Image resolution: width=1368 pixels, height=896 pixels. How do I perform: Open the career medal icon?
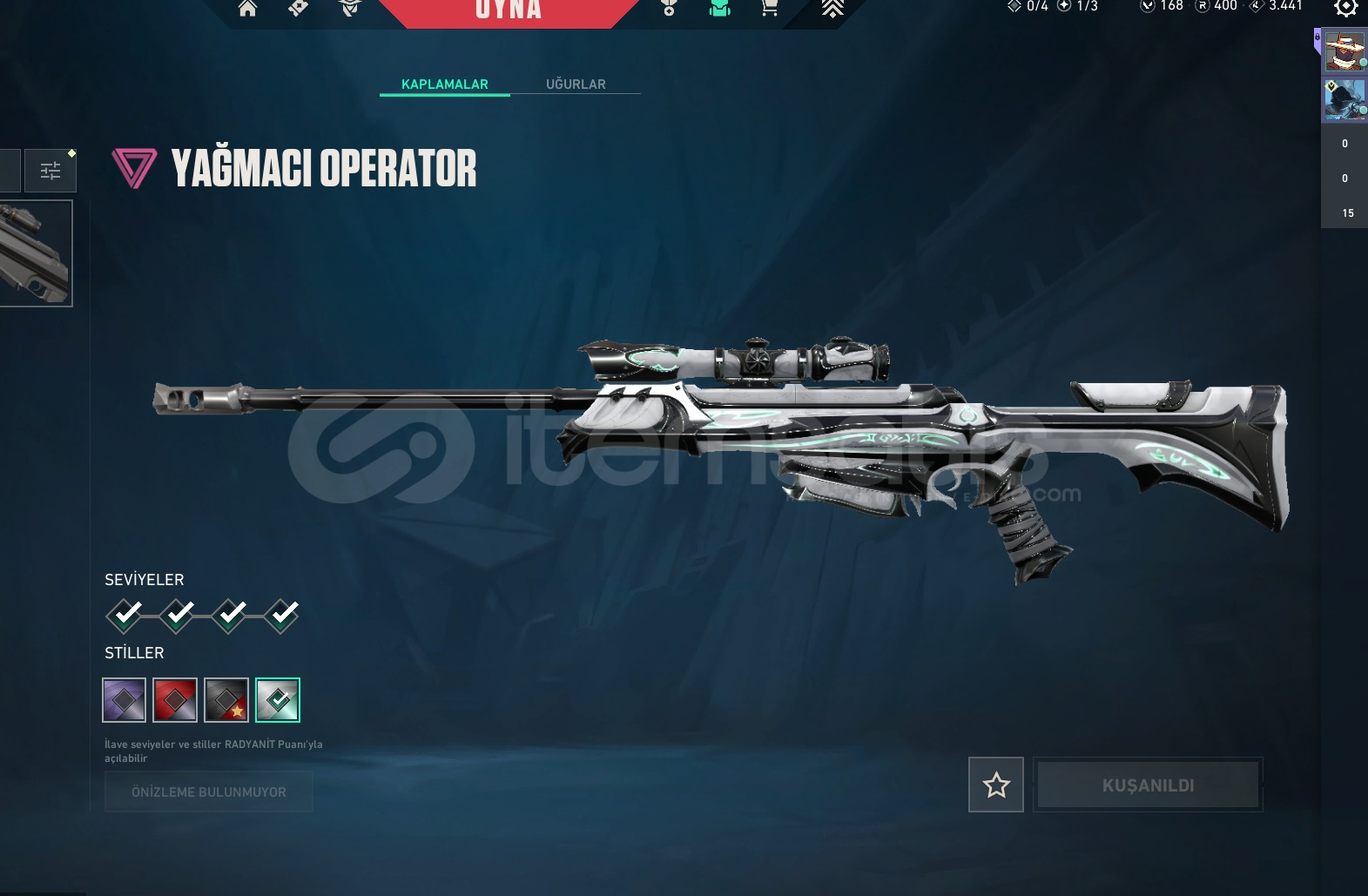click(669, 8)
